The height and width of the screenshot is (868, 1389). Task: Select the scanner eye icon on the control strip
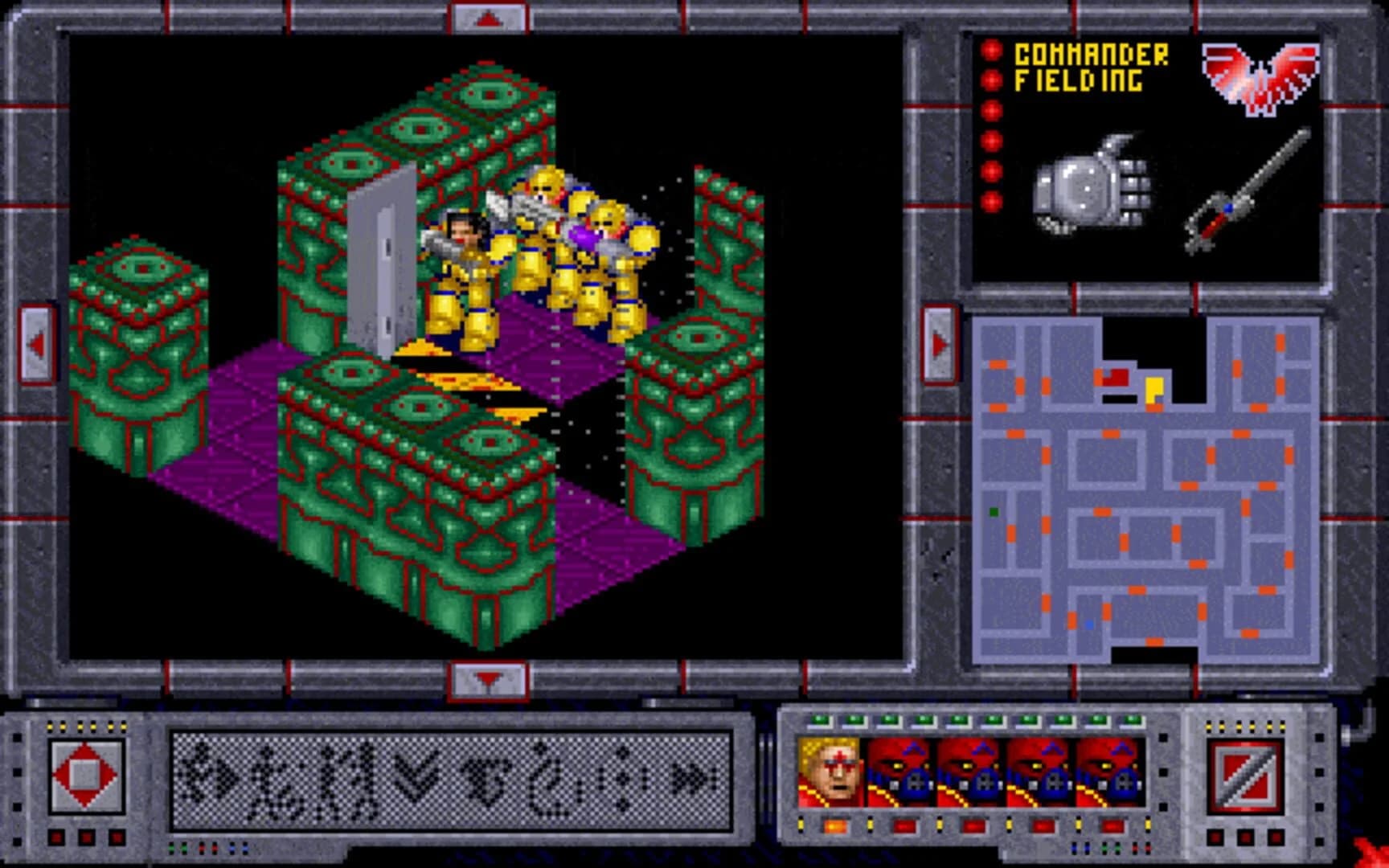486,774
